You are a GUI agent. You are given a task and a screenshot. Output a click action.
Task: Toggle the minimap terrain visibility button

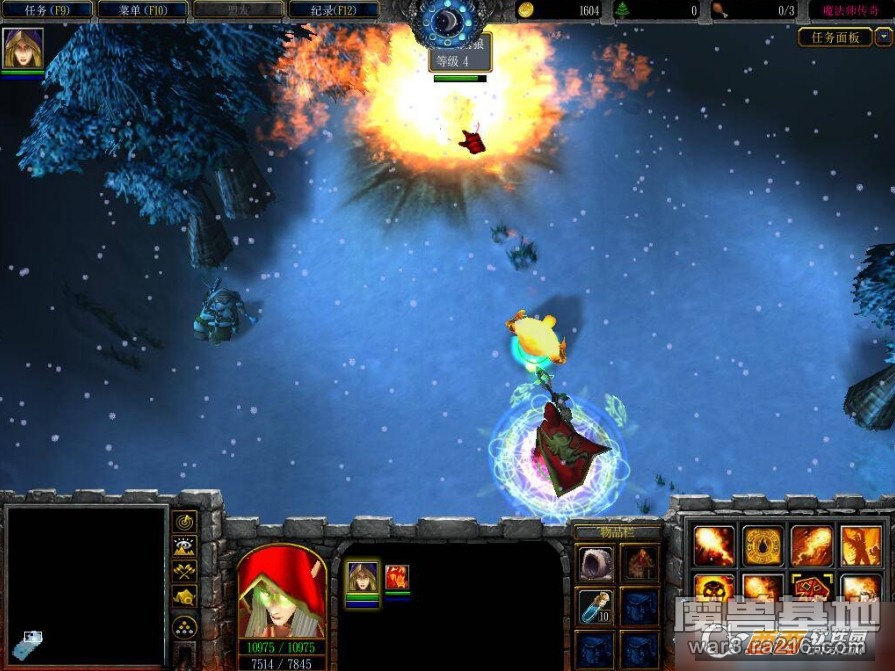click(x=185, y=546)
